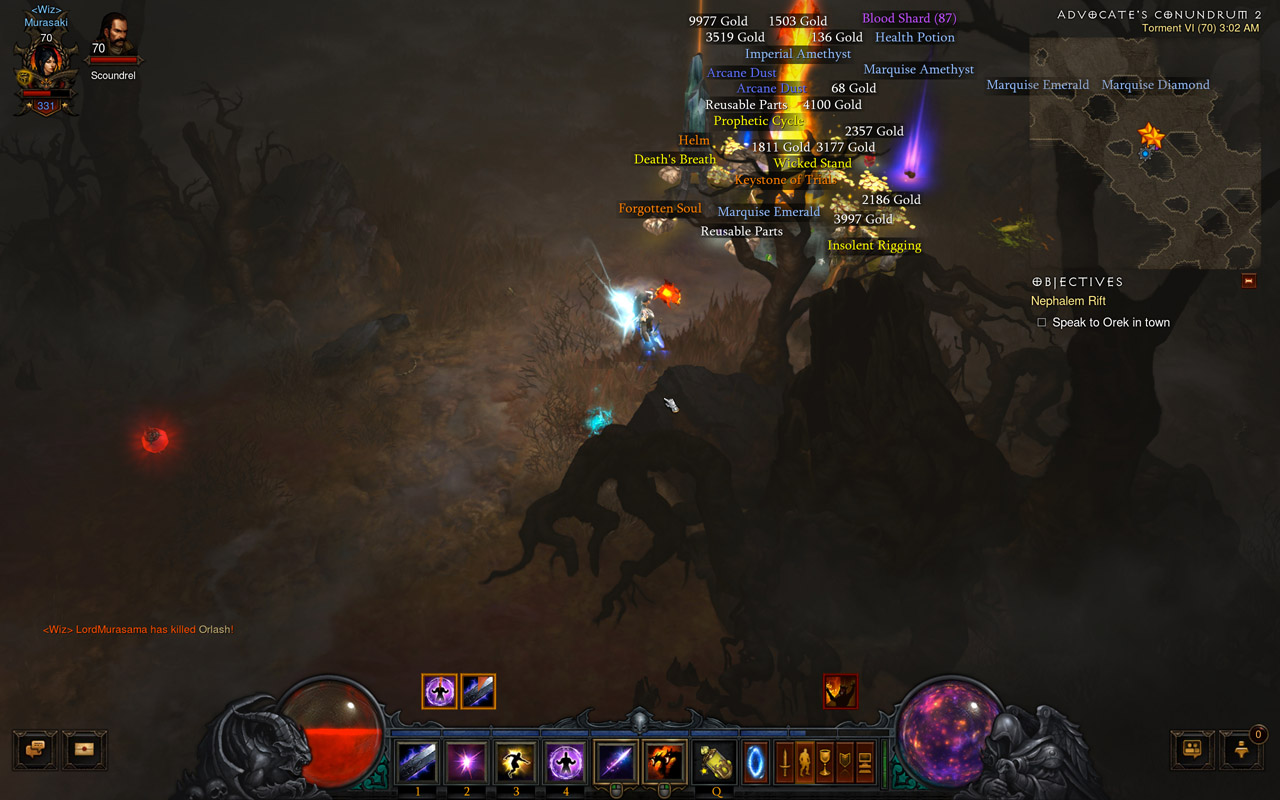Pick up the Keystone of Trials label
The width and height of the screenshot is (1280, 800).
[x=785, y=180]
